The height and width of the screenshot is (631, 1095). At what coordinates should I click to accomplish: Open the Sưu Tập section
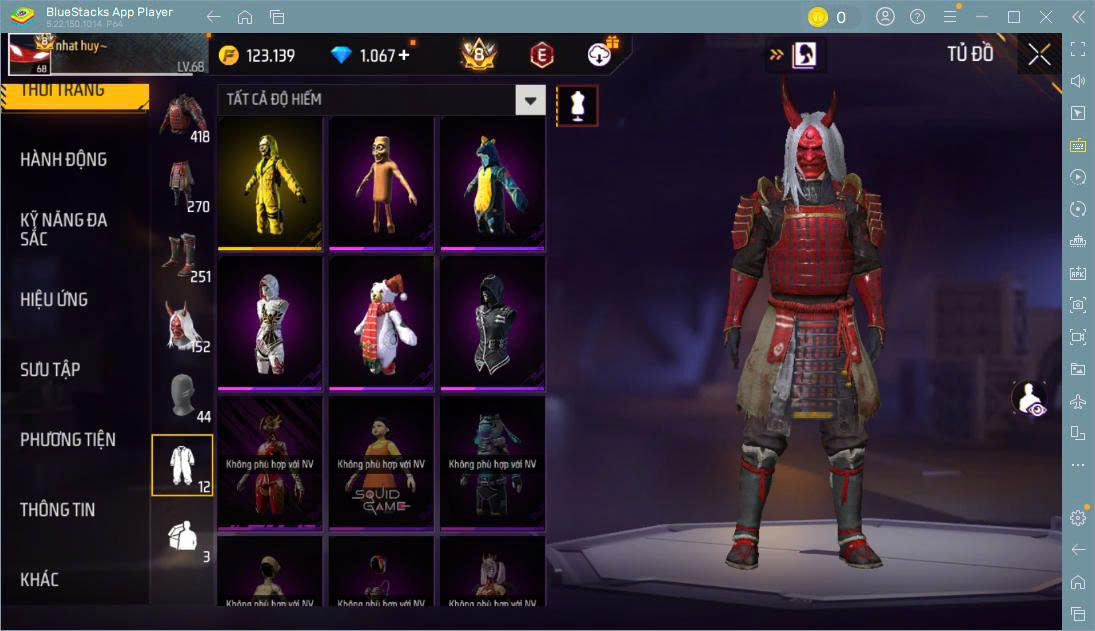50,369
